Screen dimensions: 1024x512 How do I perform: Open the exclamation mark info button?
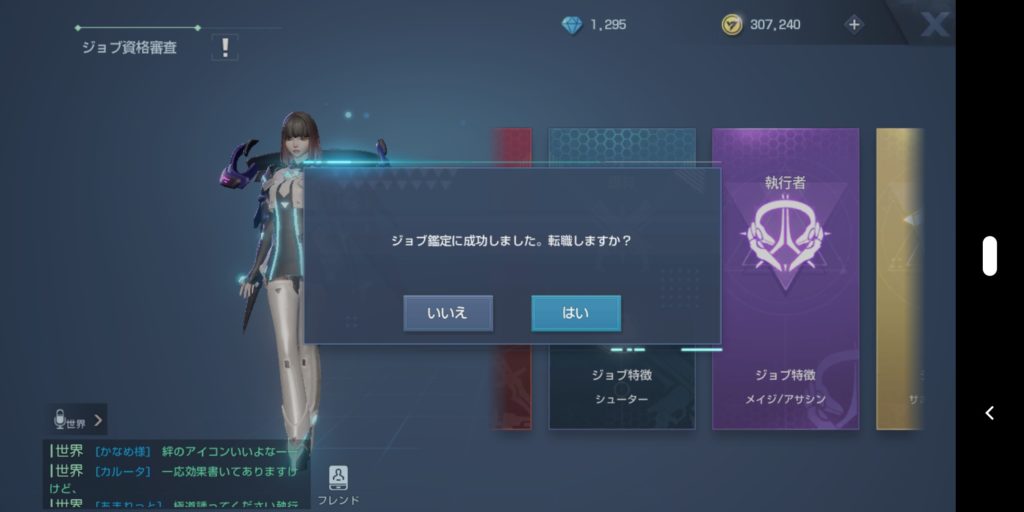pyautogui.click(x=225, y=47)
